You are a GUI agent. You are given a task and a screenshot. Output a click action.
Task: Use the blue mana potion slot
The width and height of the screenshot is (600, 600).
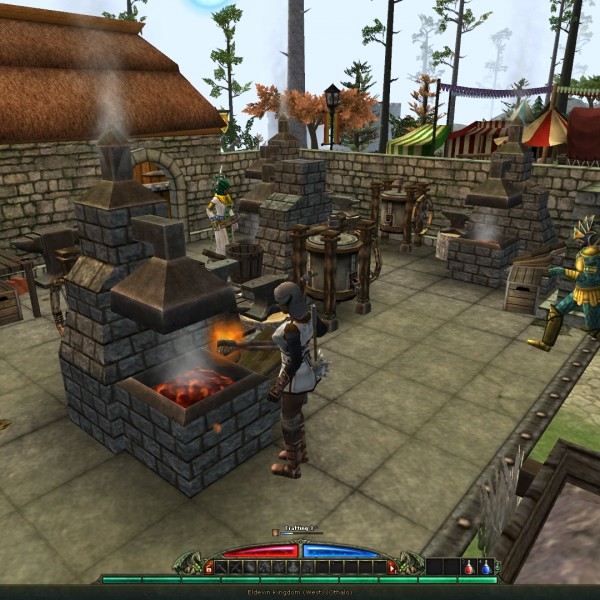tap(486, 567)
